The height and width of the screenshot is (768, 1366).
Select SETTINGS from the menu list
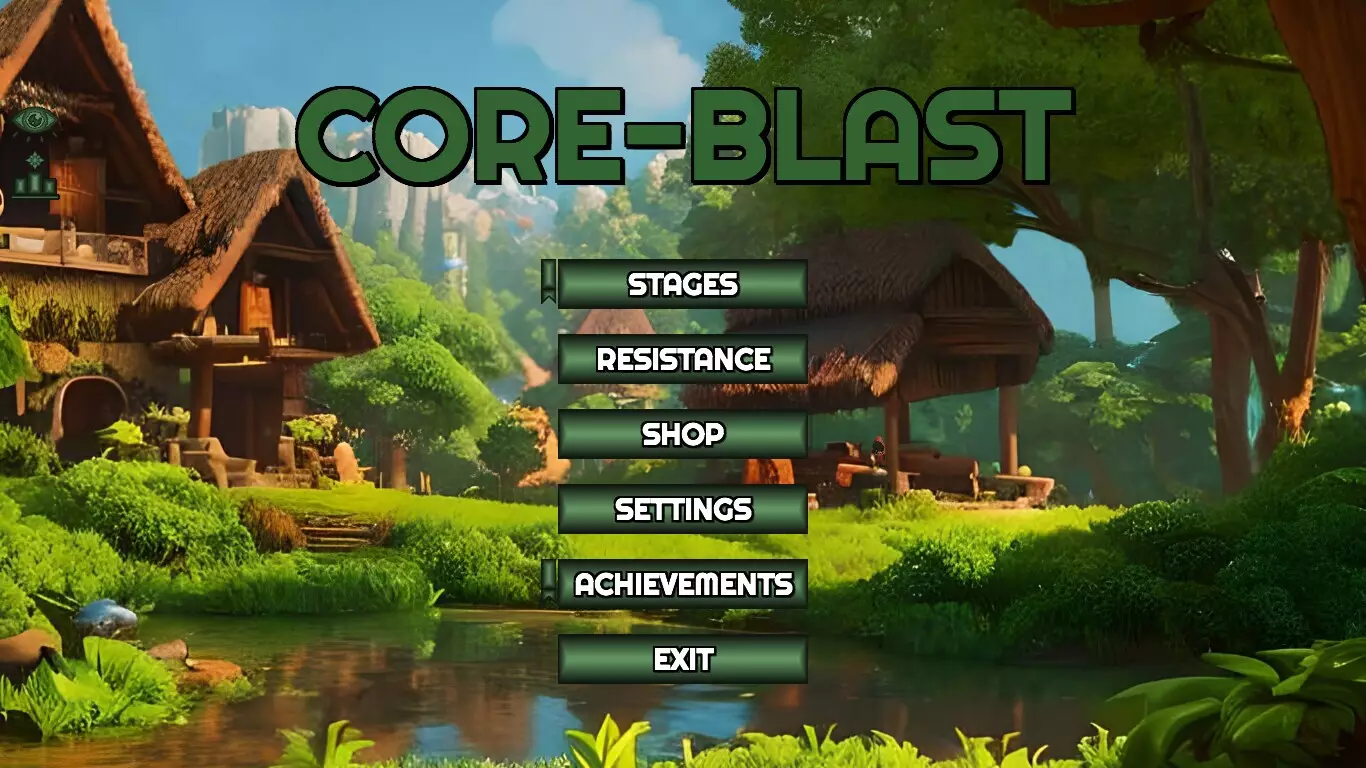[683, 510]
